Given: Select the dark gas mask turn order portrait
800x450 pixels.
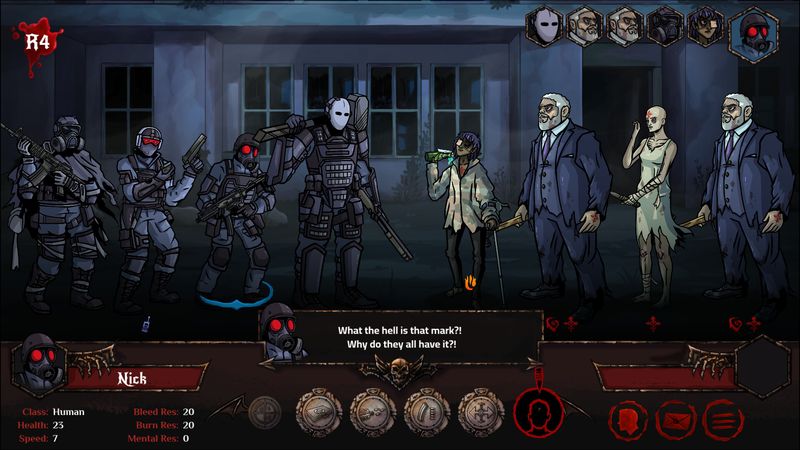Looking at the screenshot, I should coord(665,26).
